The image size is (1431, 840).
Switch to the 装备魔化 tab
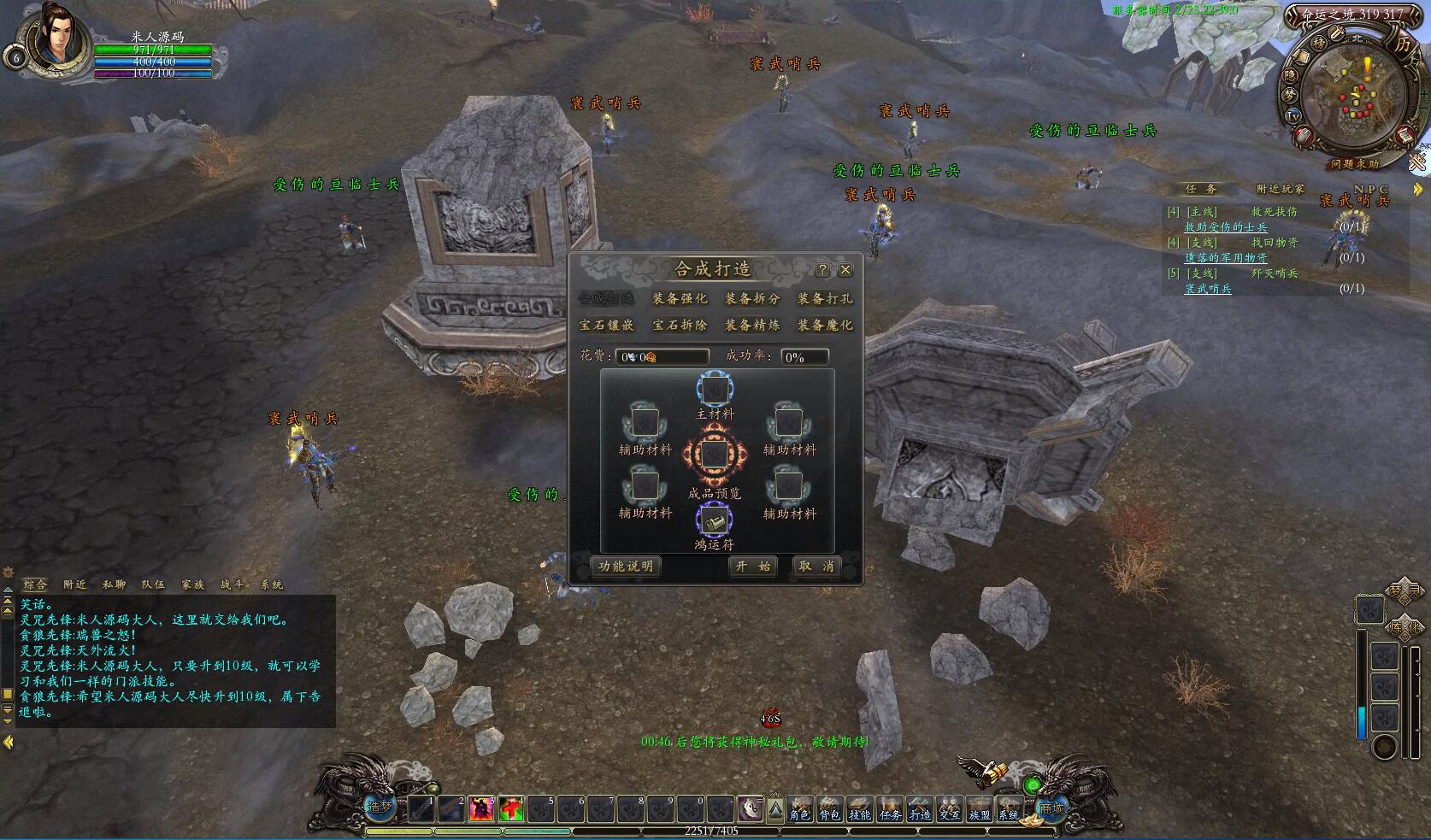[x=825, y=326]
